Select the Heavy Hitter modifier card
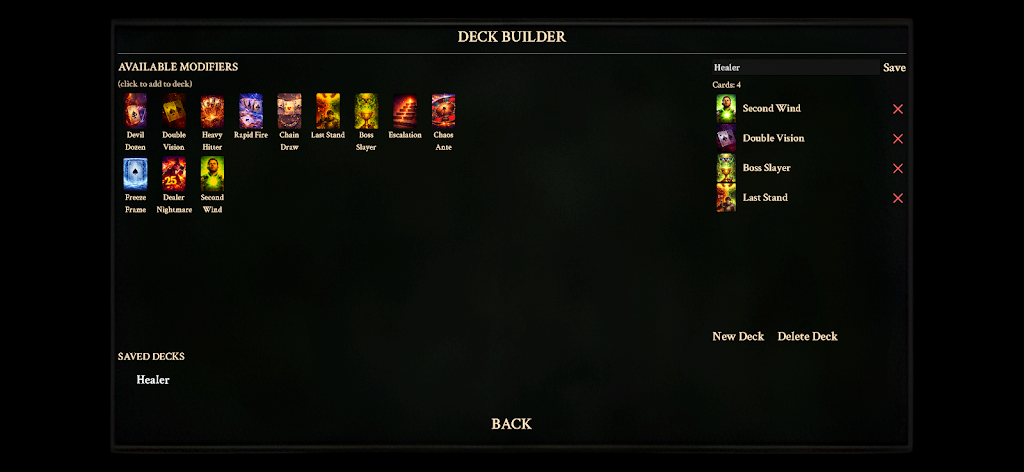 [x=212, y=111]
